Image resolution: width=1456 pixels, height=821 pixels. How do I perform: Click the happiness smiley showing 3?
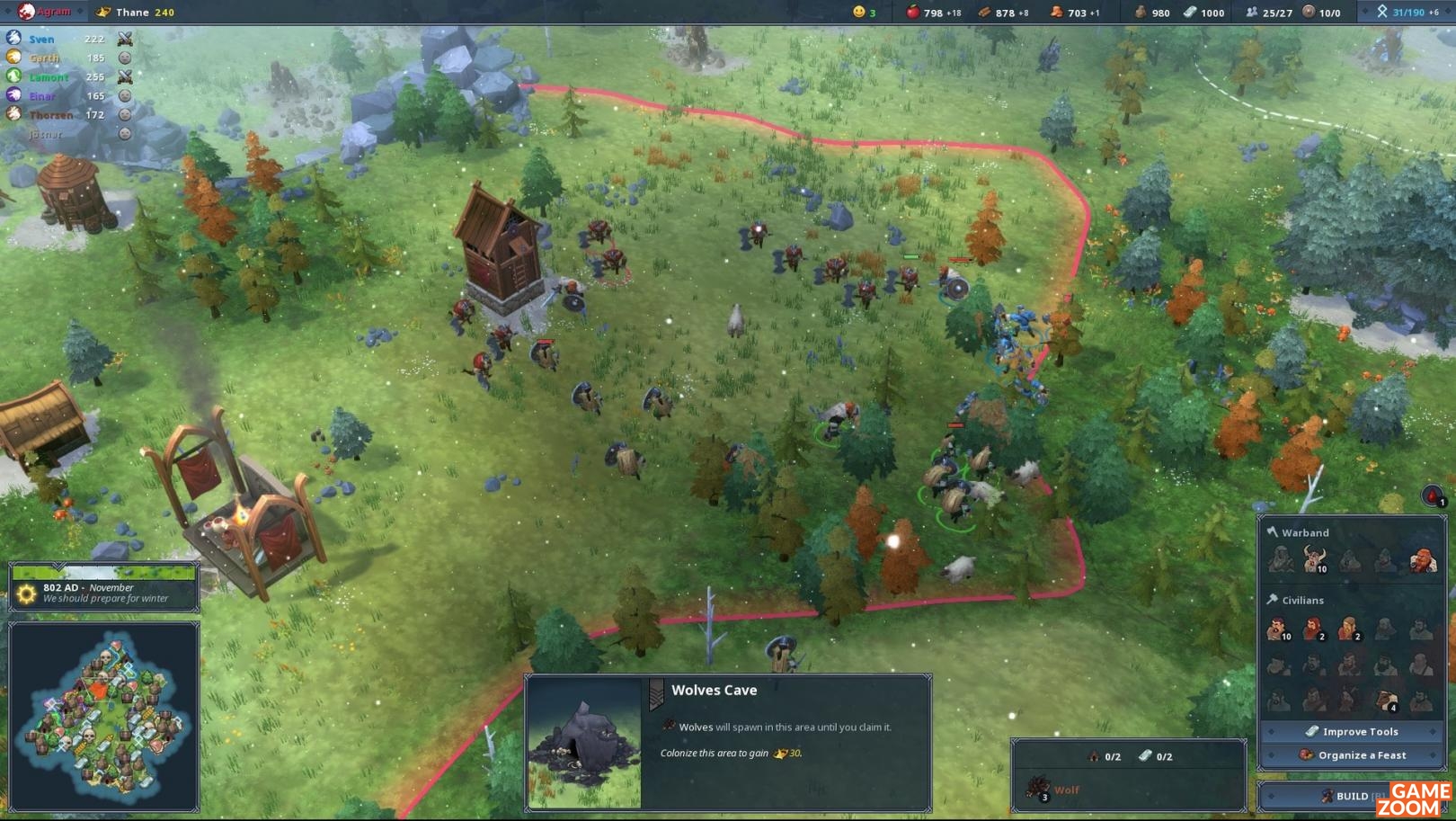tap(859, 13)
